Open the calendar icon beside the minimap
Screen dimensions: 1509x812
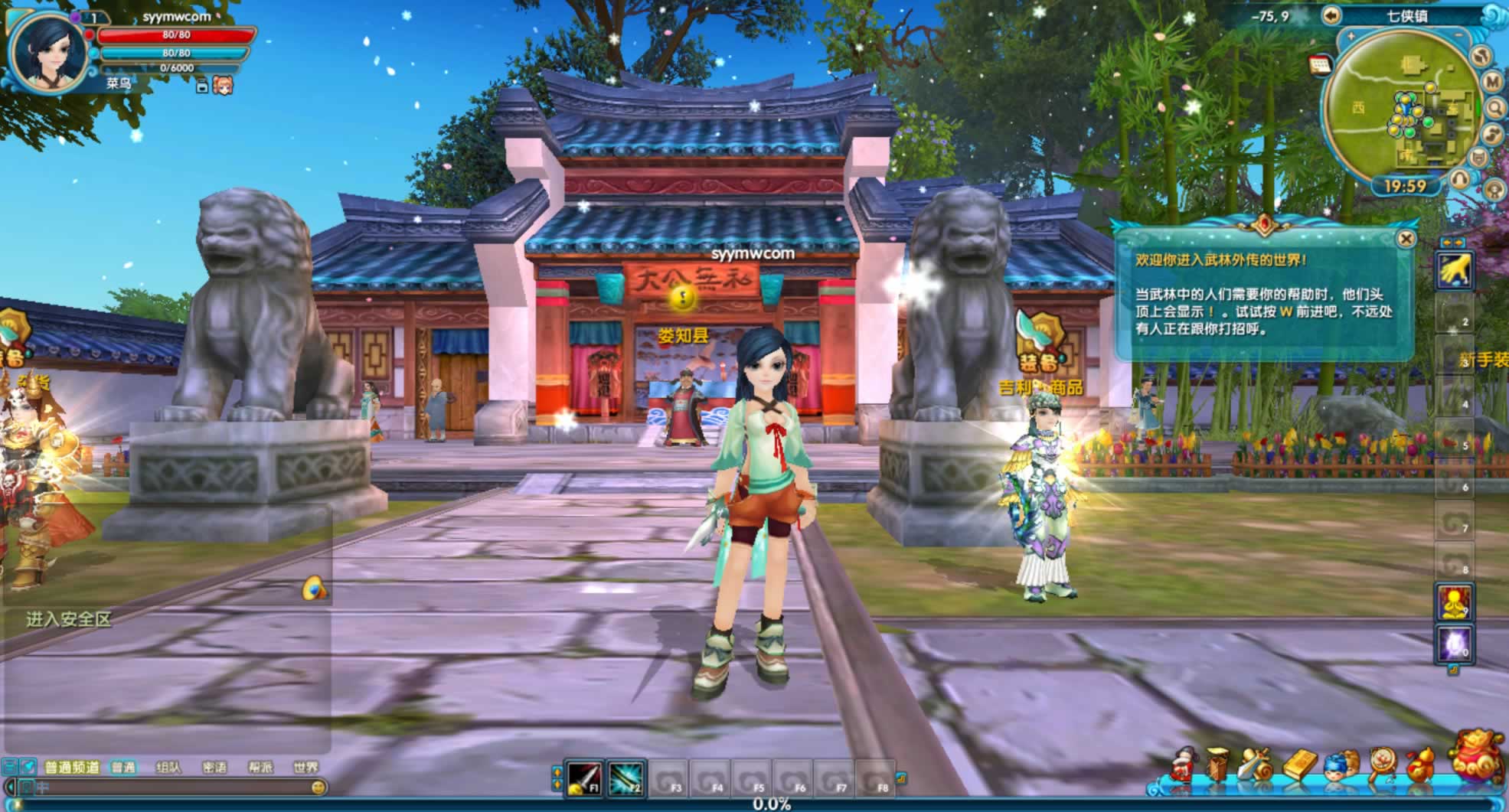pyautogui.click(x=1321, y=65)
